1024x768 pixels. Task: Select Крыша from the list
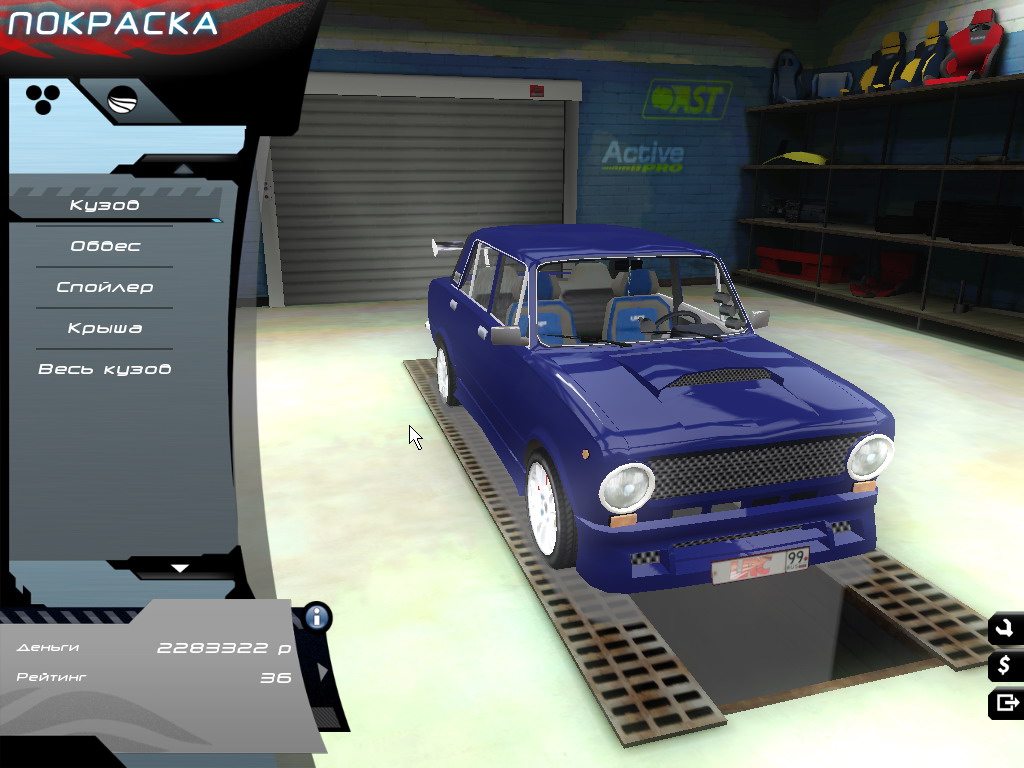[x=105, y=328]
